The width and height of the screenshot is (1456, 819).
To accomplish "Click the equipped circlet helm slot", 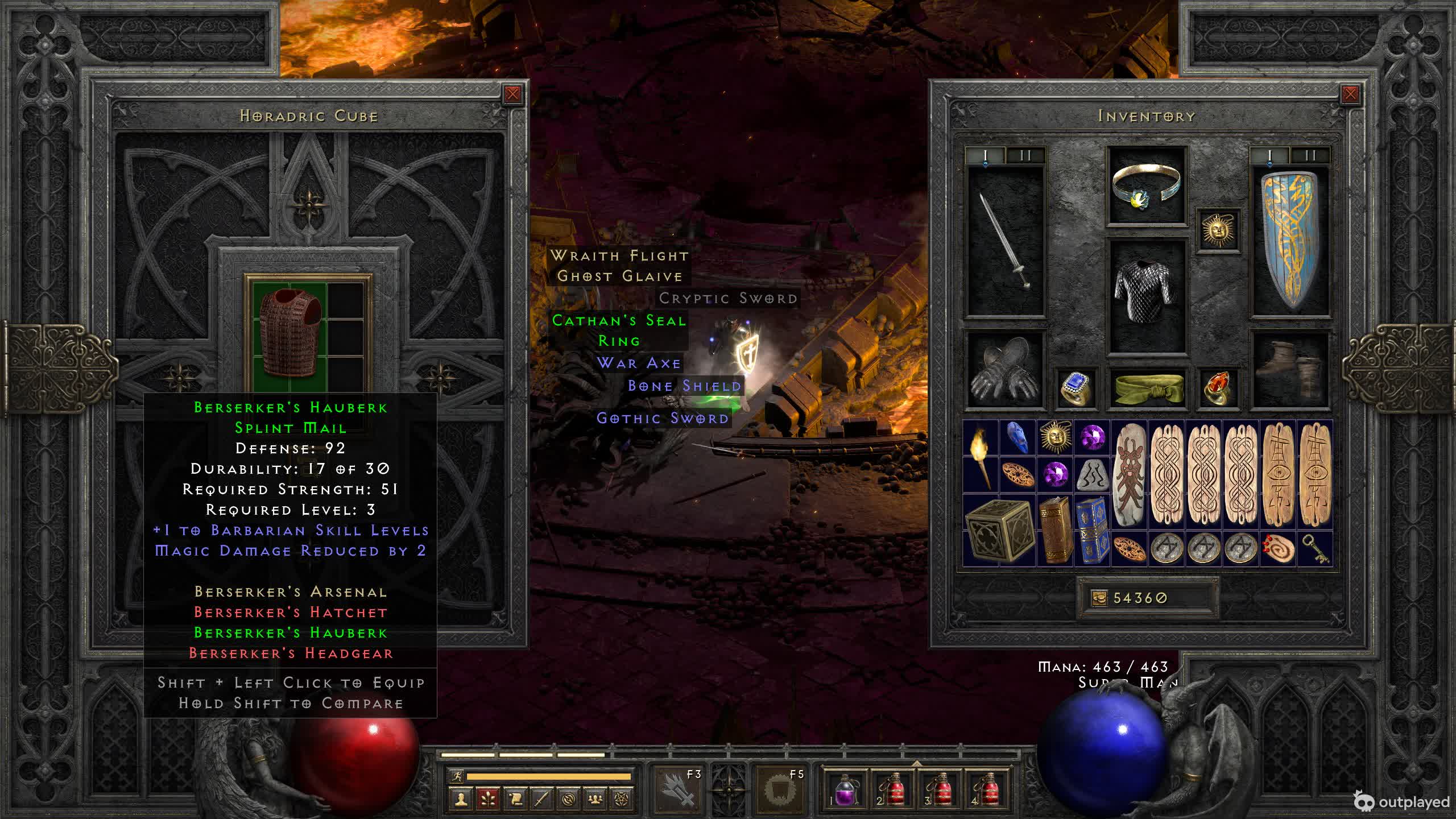I will (x=1146, y=186).
